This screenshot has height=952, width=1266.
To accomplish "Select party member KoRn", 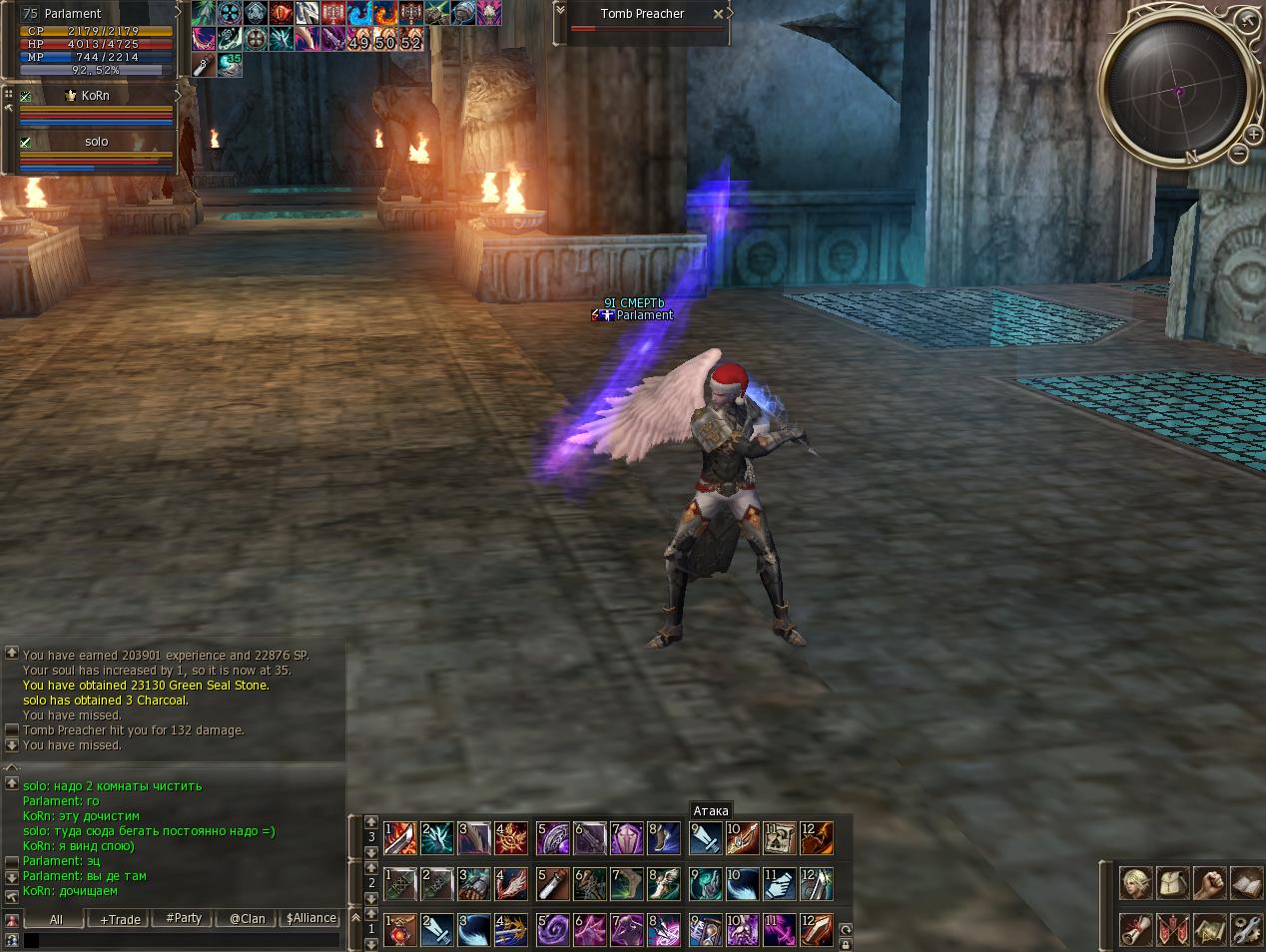I will click(96, 96).
